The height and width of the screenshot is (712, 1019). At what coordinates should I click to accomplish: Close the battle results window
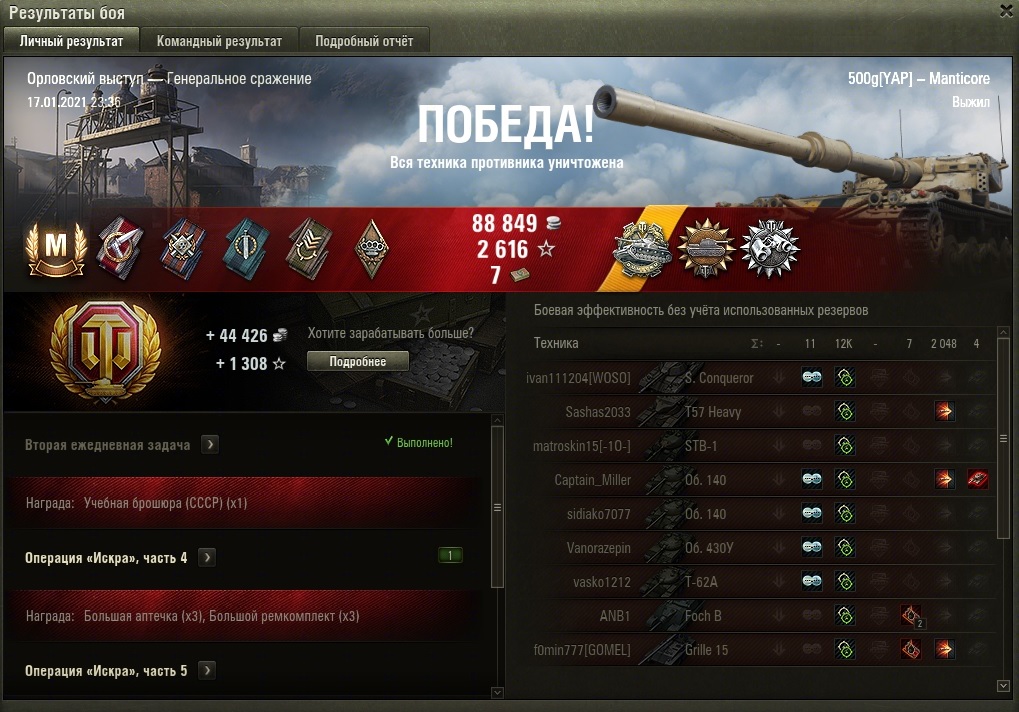click(1006, 11)
